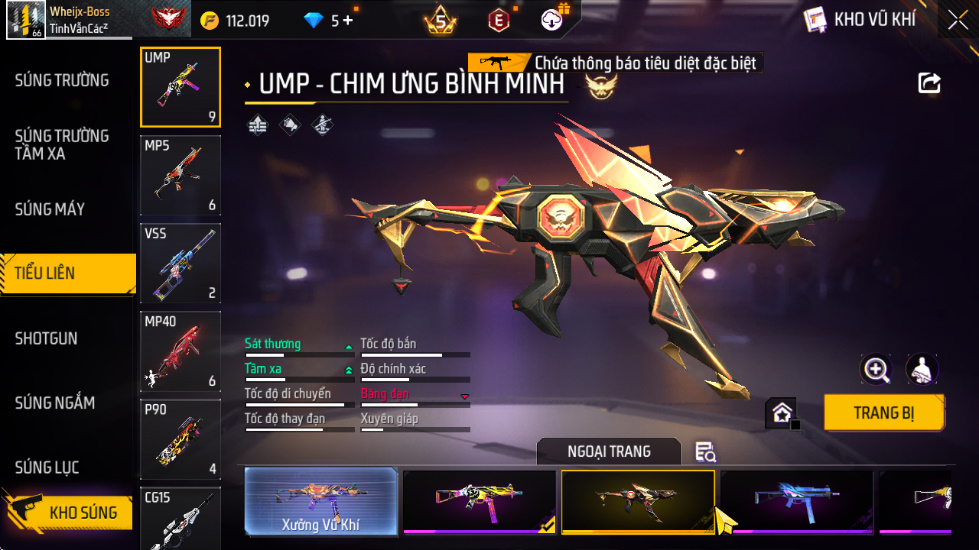The image size is (979, 550).
Task: Switch to SÚNG TRƯỜNG TẦM XA category
Action: pos(62,144)
